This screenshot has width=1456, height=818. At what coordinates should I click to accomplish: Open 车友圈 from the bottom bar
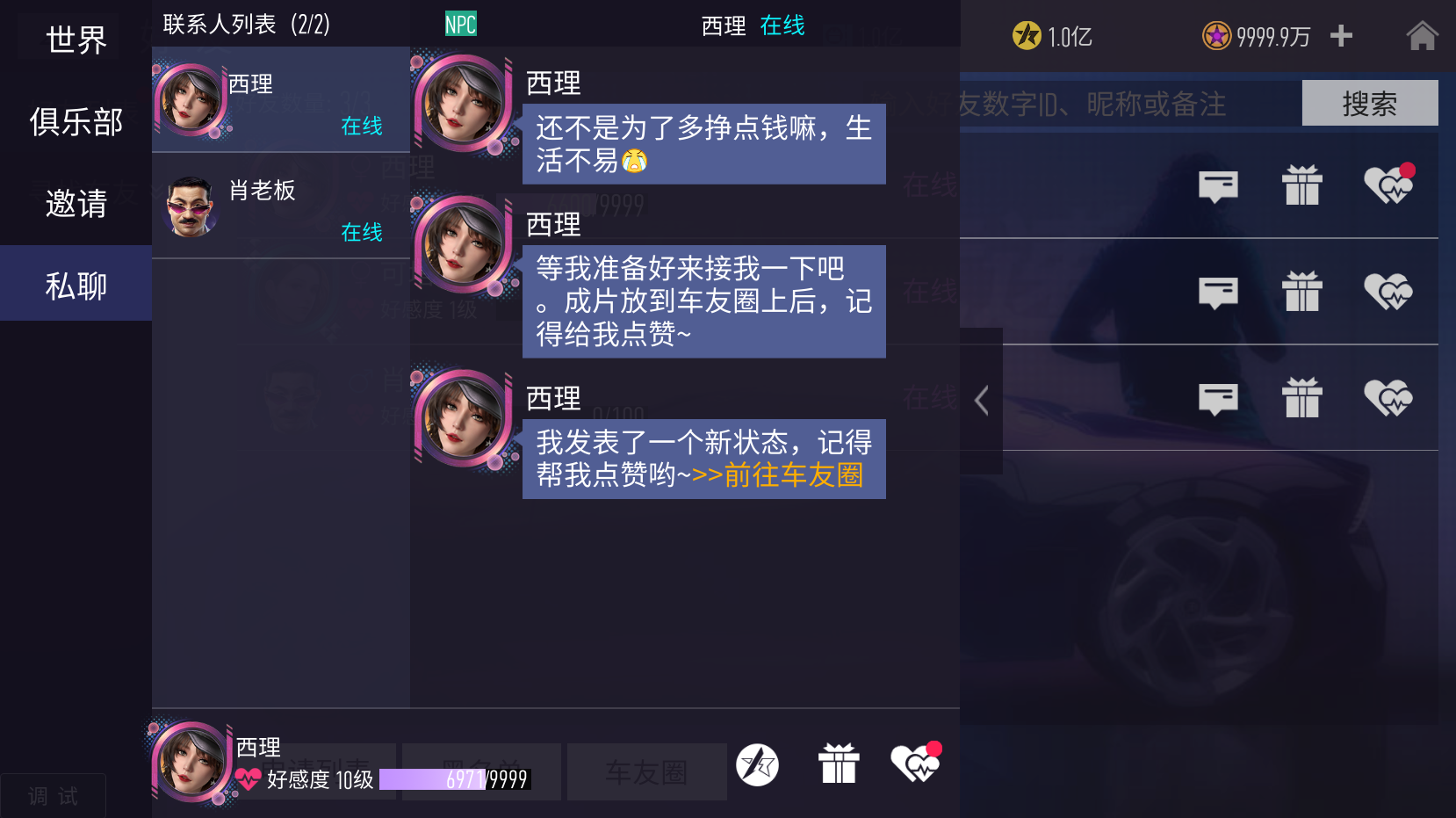(646, 771)
